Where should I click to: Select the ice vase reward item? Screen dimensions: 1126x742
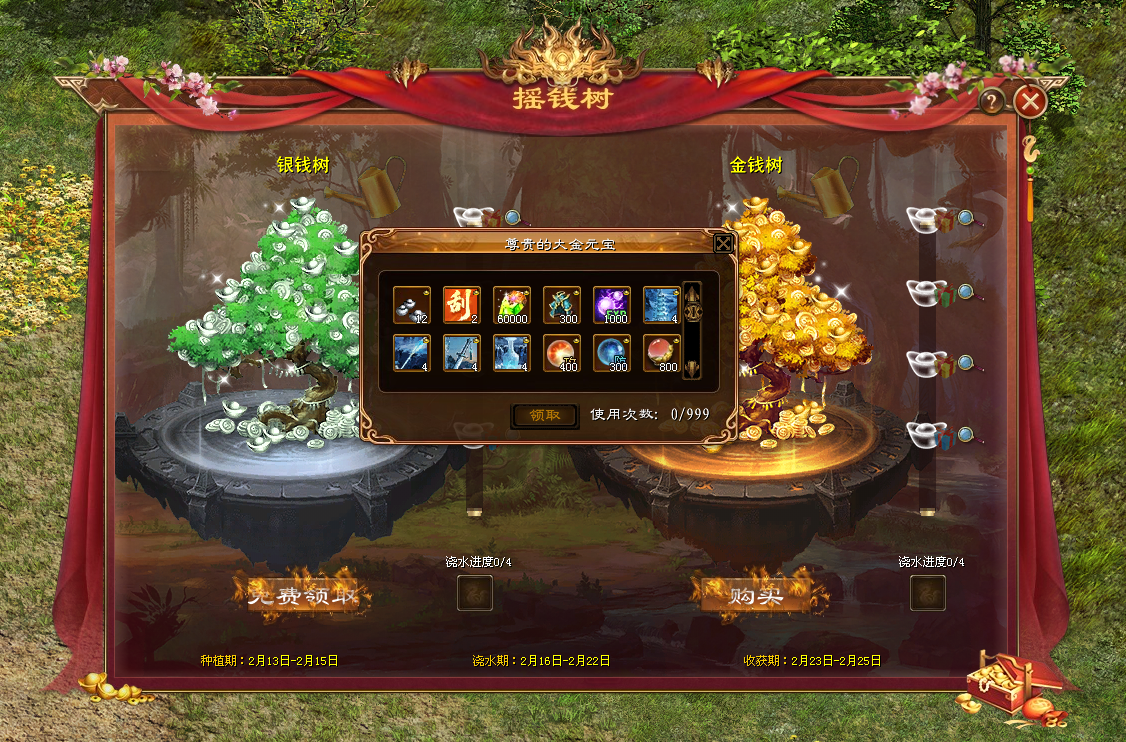click(x=511, y=353)
